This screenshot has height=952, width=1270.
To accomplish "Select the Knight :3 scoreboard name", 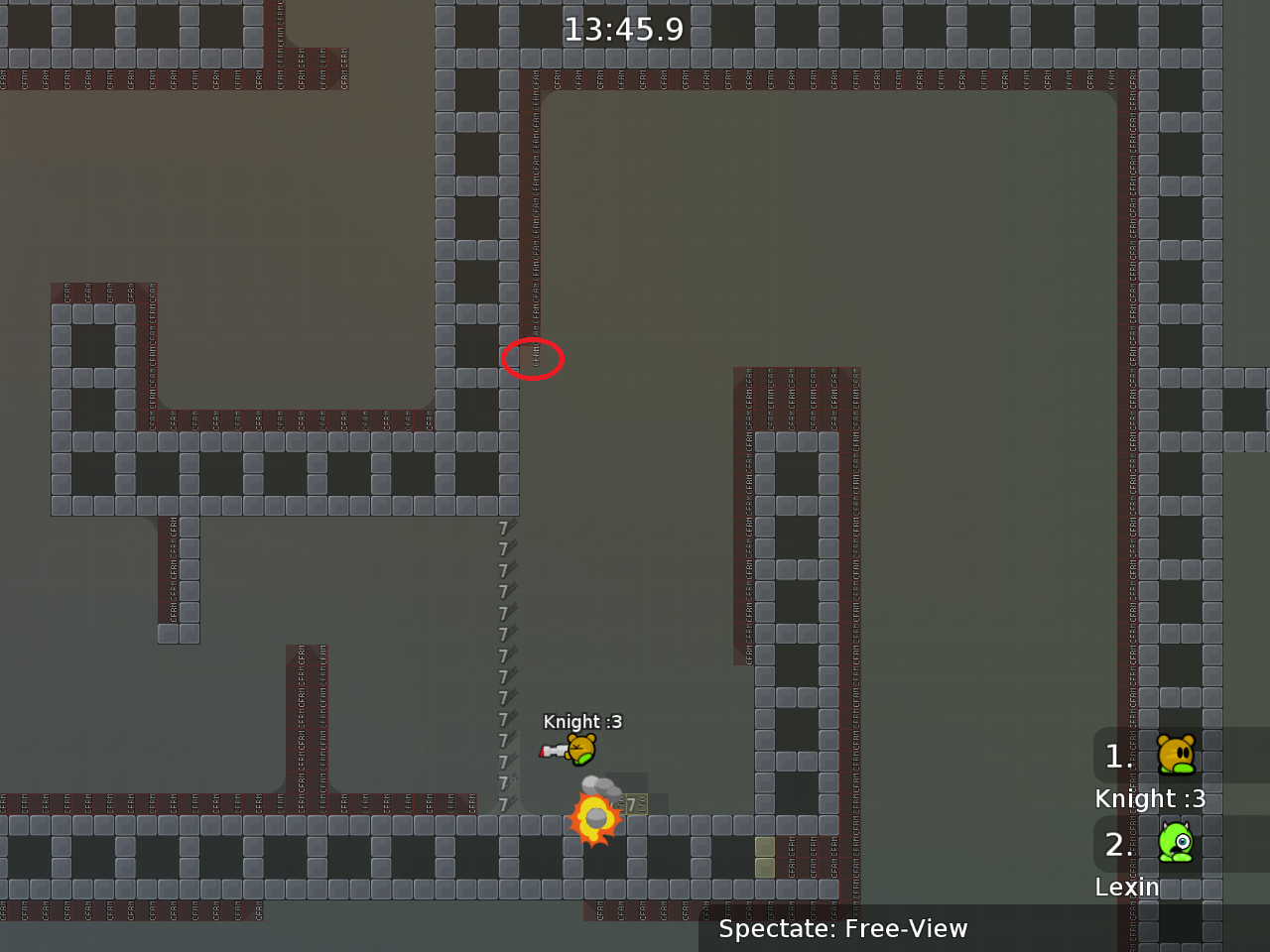I will click(x=1150, y=798).
